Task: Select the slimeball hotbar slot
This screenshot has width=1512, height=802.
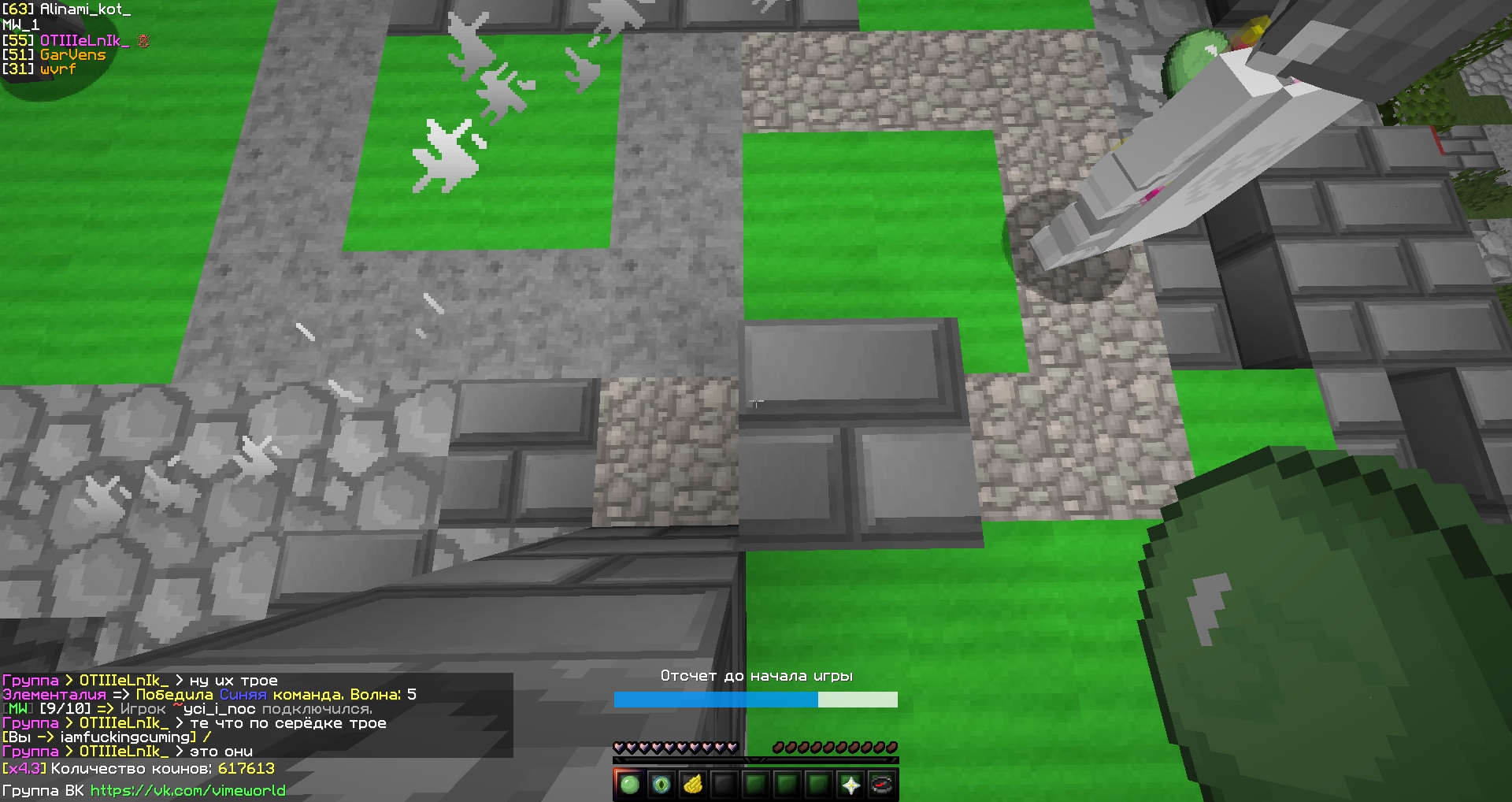Action: coord(629,785)
